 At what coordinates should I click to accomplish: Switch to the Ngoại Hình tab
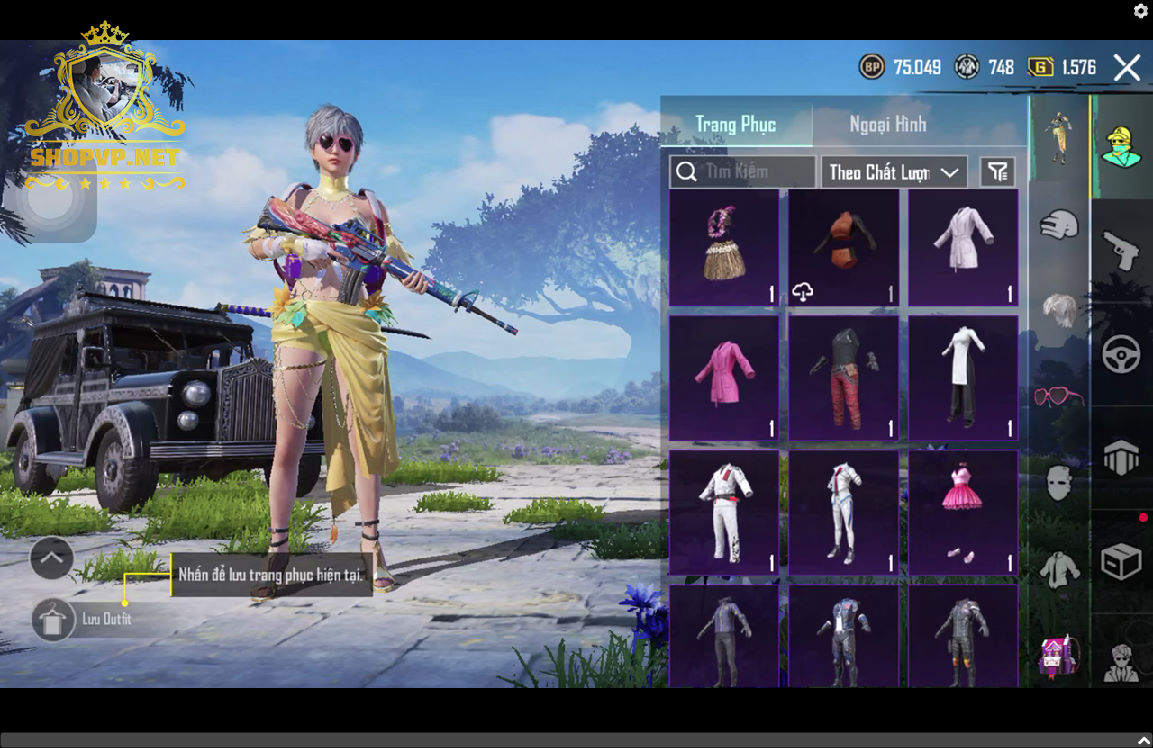(888, 124)
